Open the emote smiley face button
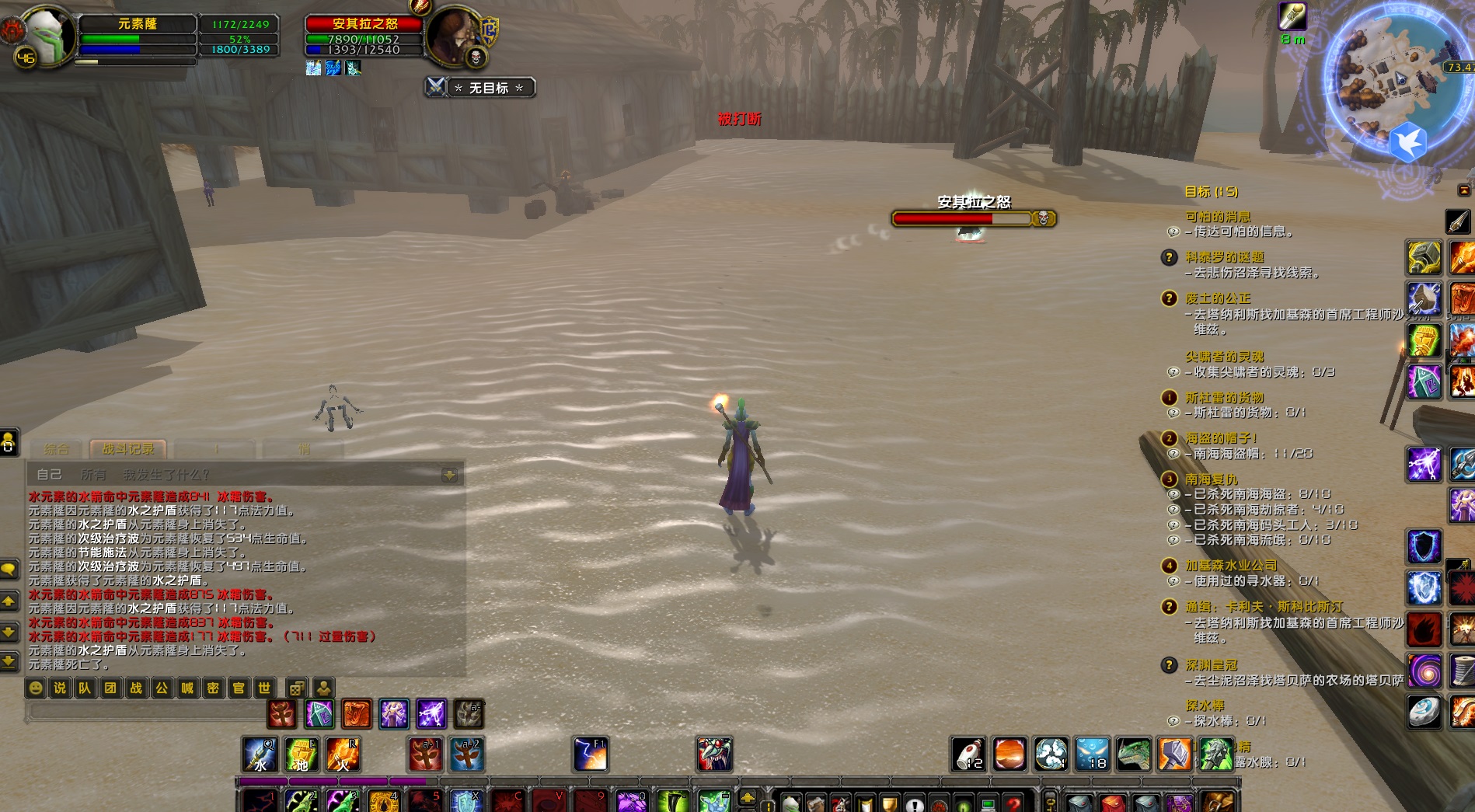The width and height of the screenshot is (1475, 812). 36,688
